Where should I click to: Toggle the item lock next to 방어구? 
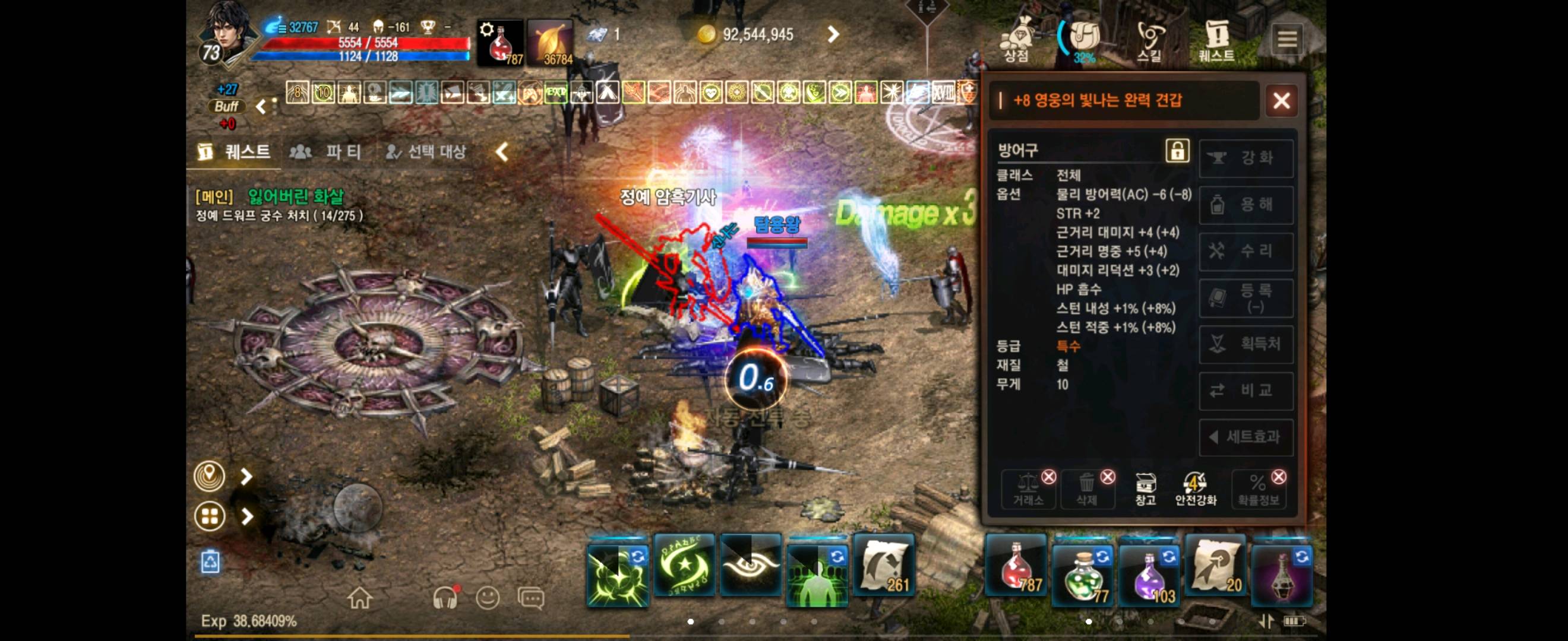pos(1177,151)
